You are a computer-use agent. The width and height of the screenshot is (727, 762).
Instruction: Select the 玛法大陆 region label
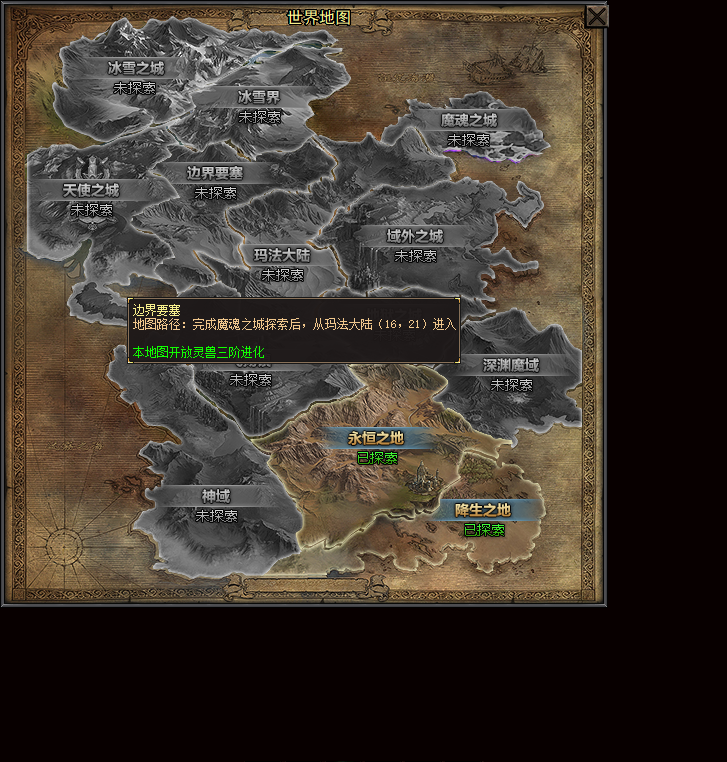[x=282, y=255]
